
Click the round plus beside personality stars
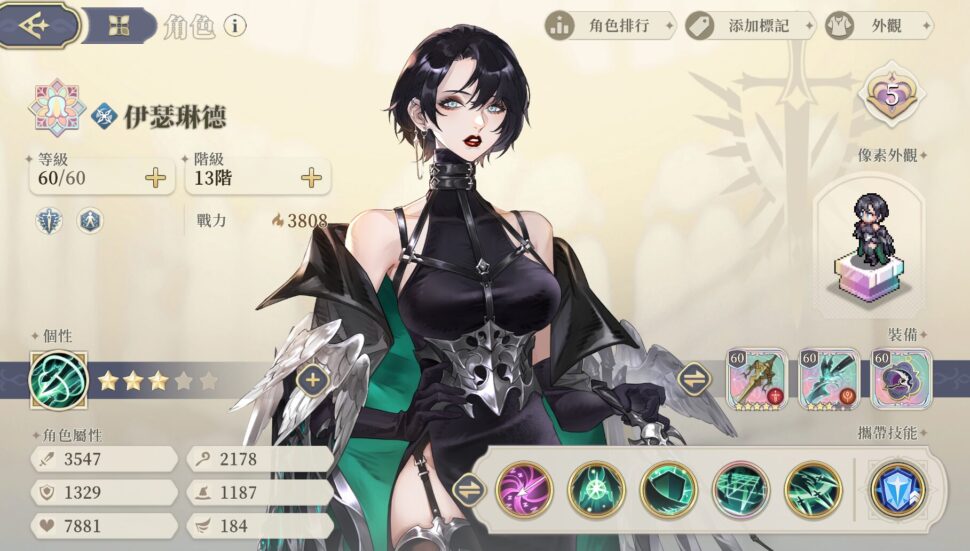click(x=313, y=379)
